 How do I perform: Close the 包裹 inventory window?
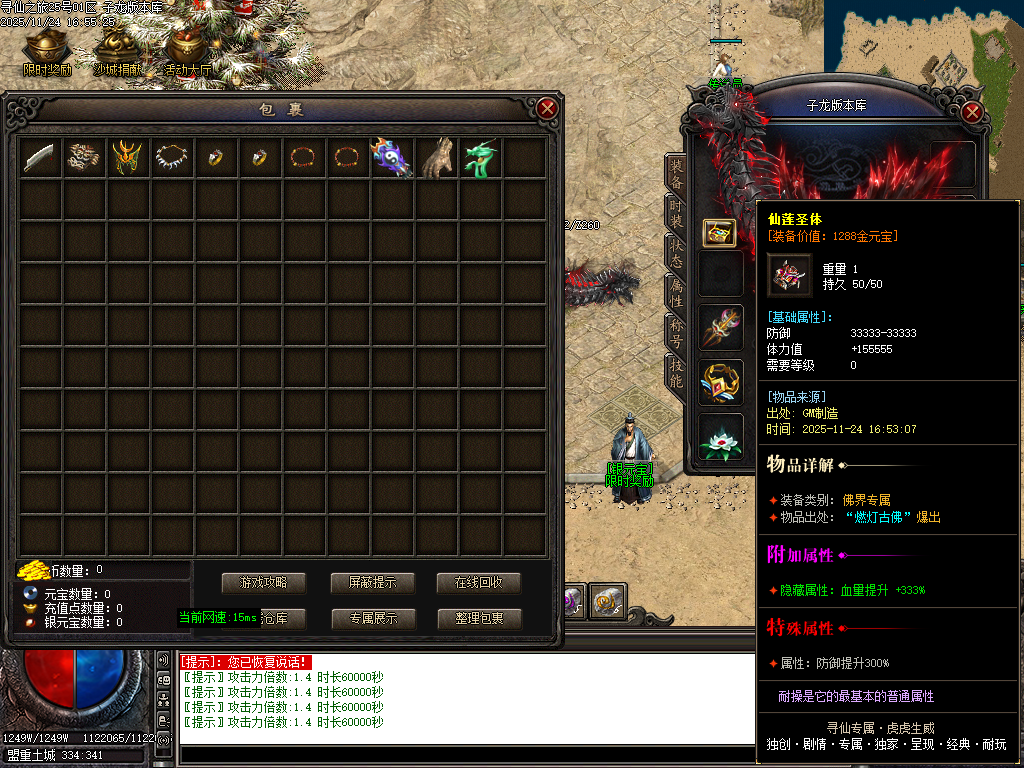click(546, 108)
